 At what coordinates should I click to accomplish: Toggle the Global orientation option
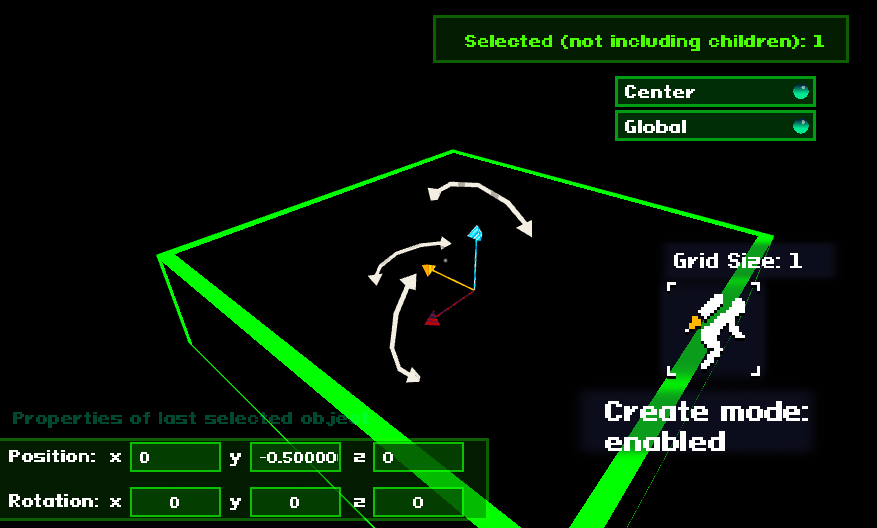pos(715,126)
